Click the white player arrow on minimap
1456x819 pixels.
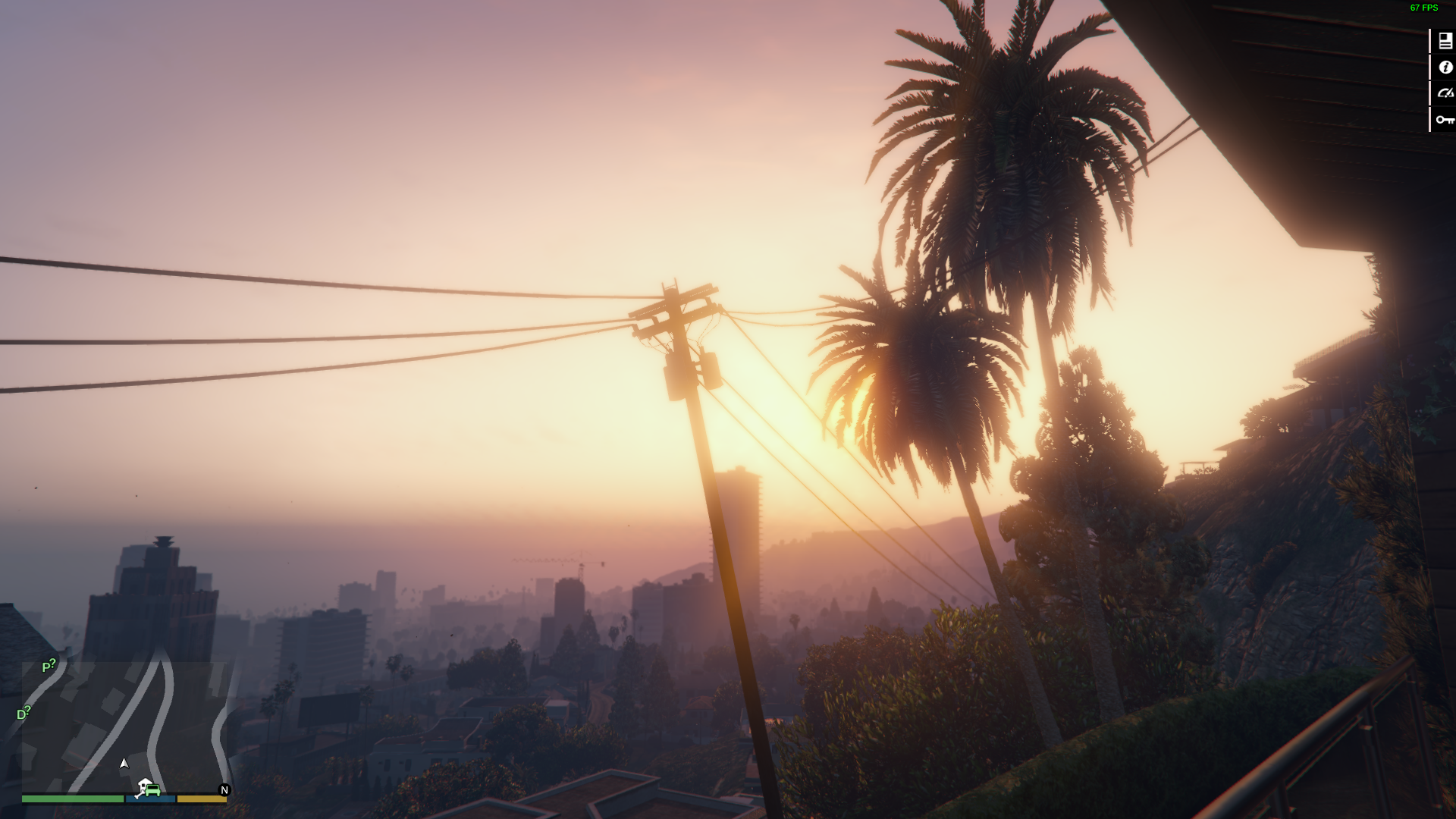click(x=124, y=763)
